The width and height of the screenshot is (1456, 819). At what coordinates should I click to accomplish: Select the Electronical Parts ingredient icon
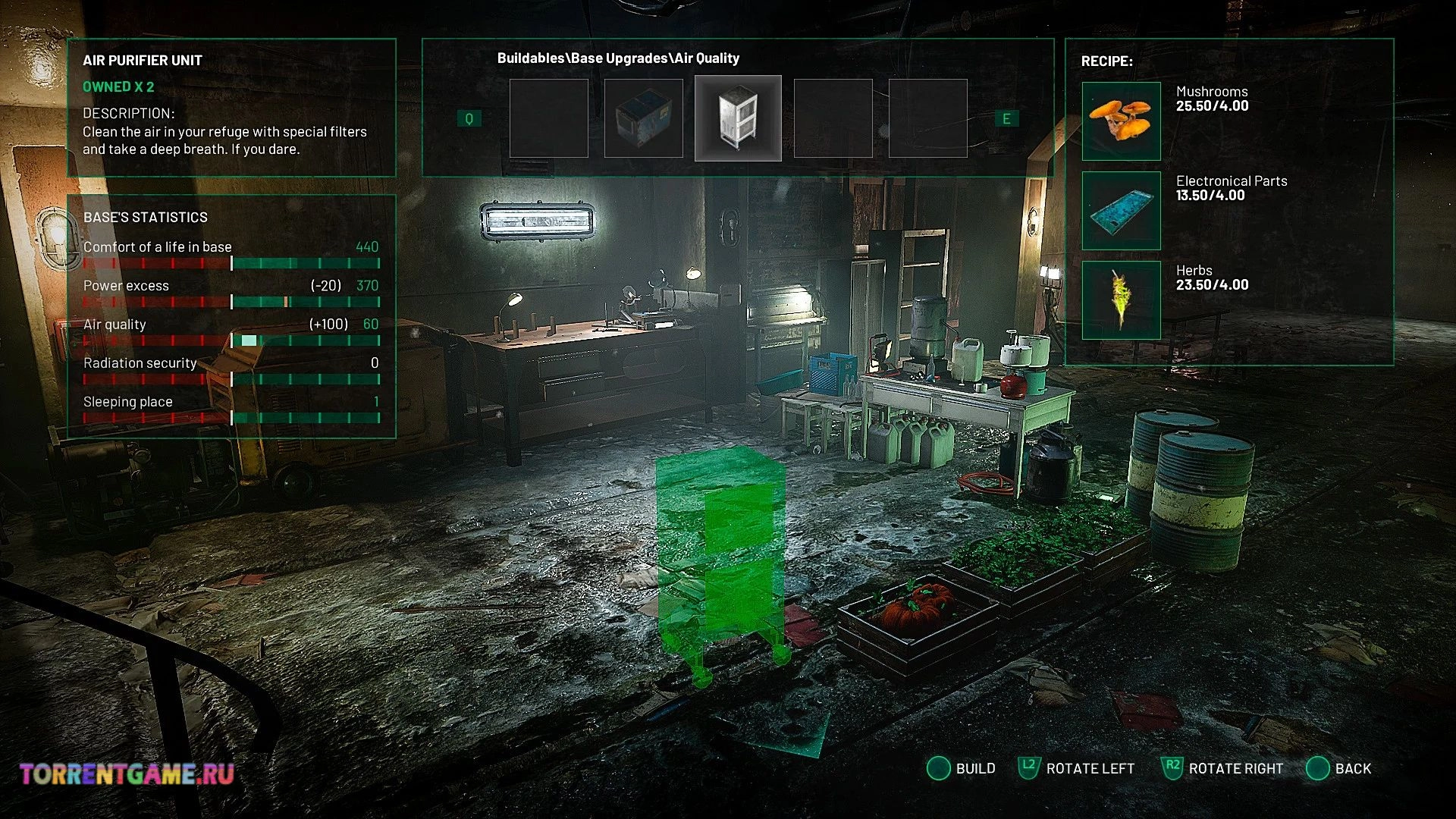(1121, 210)
